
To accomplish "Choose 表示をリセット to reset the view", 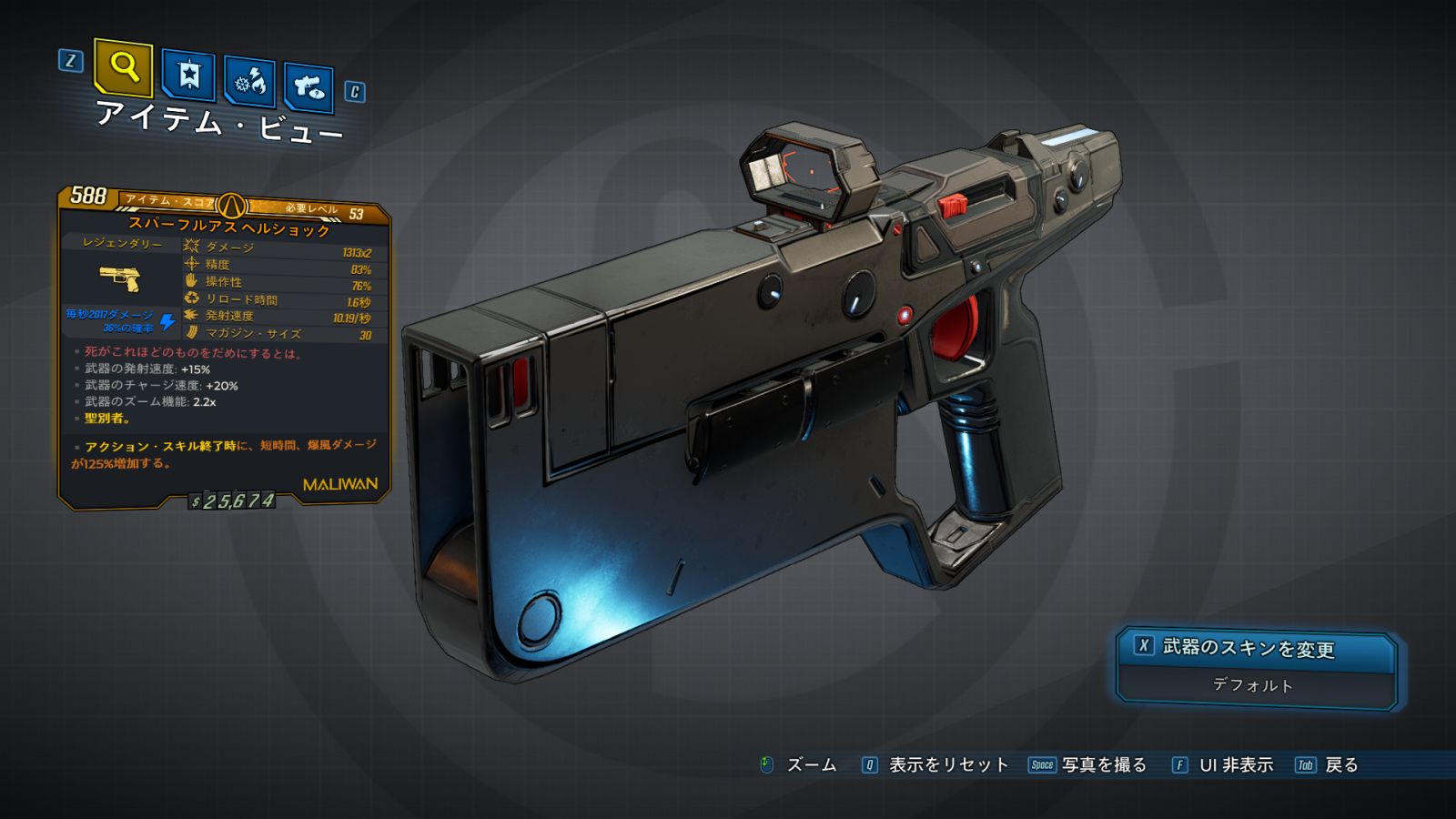I will tap(946, 765).
